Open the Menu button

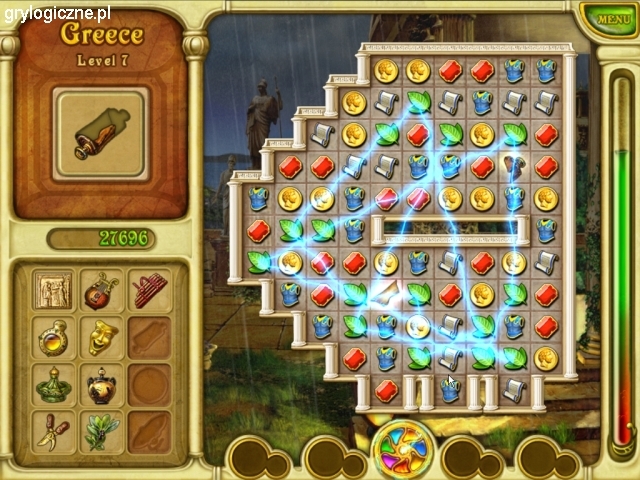point(607,18)
